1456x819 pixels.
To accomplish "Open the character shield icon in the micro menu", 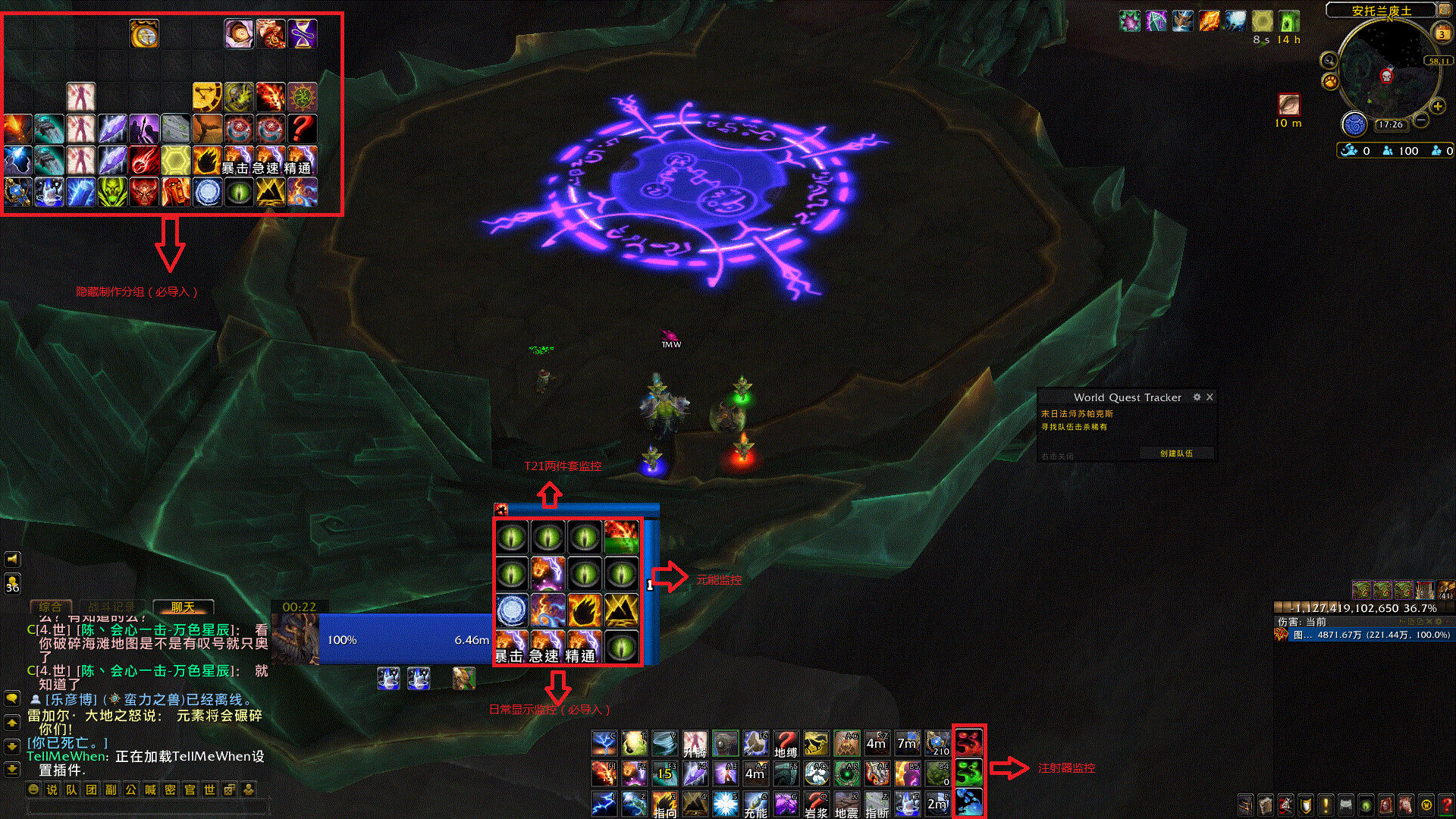I will (x=1306, y=805).
